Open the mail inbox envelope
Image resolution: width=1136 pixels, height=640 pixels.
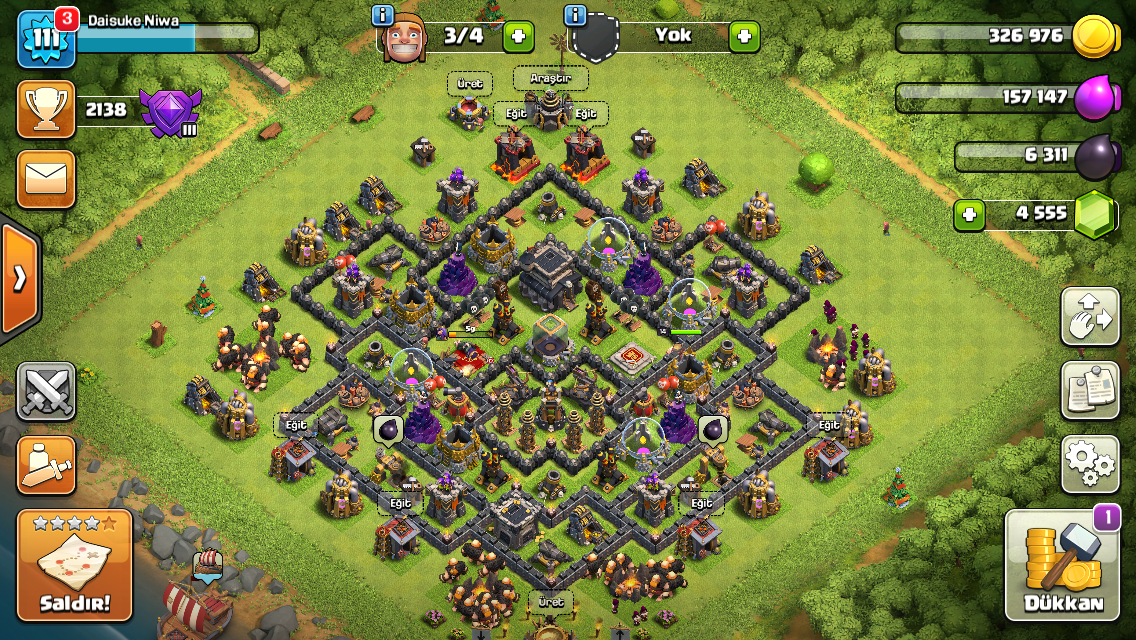point(46,180)
